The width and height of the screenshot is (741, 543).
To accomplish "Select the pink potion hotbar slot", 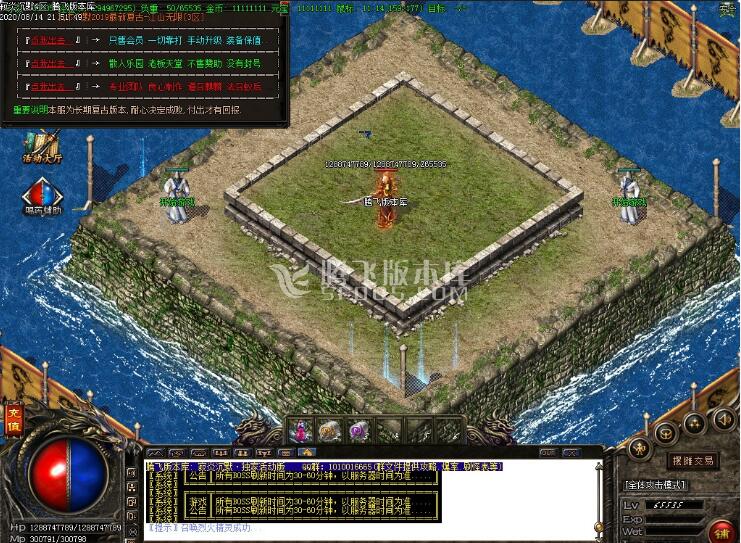I will (x=300, y=430).
